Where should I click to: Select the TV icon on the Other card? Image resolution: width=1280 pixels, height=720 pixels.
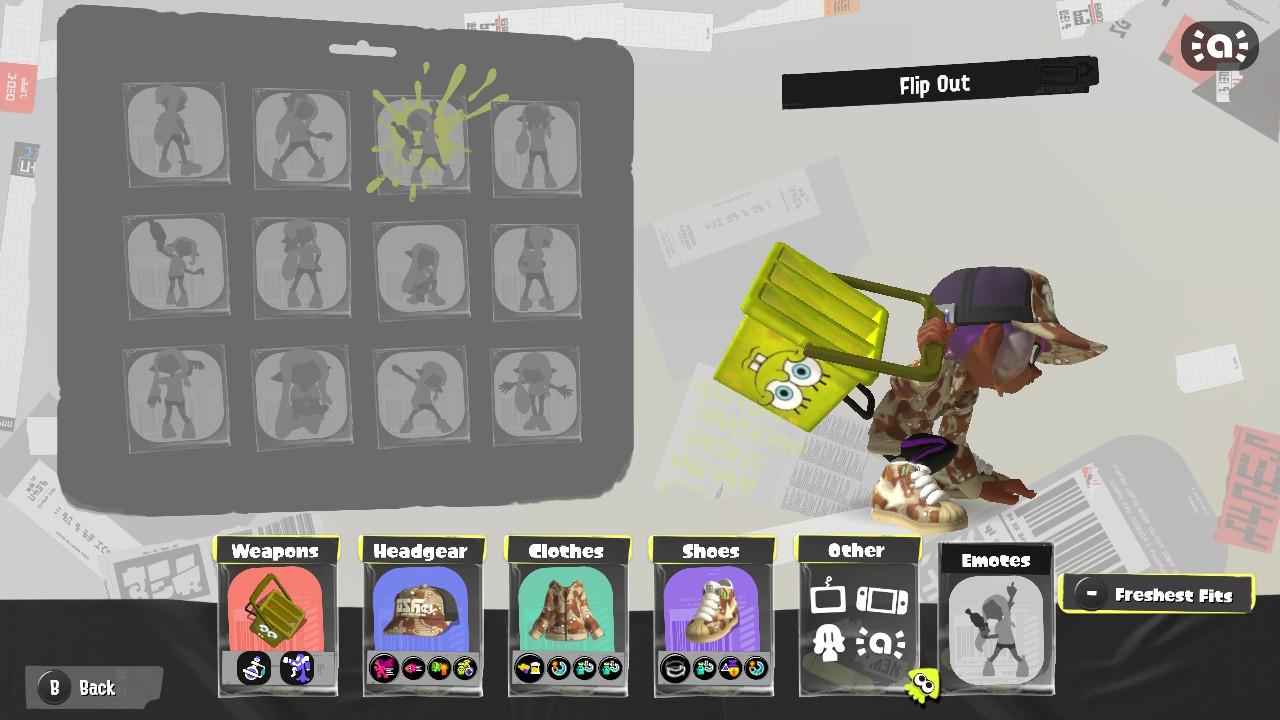[828, 598]
